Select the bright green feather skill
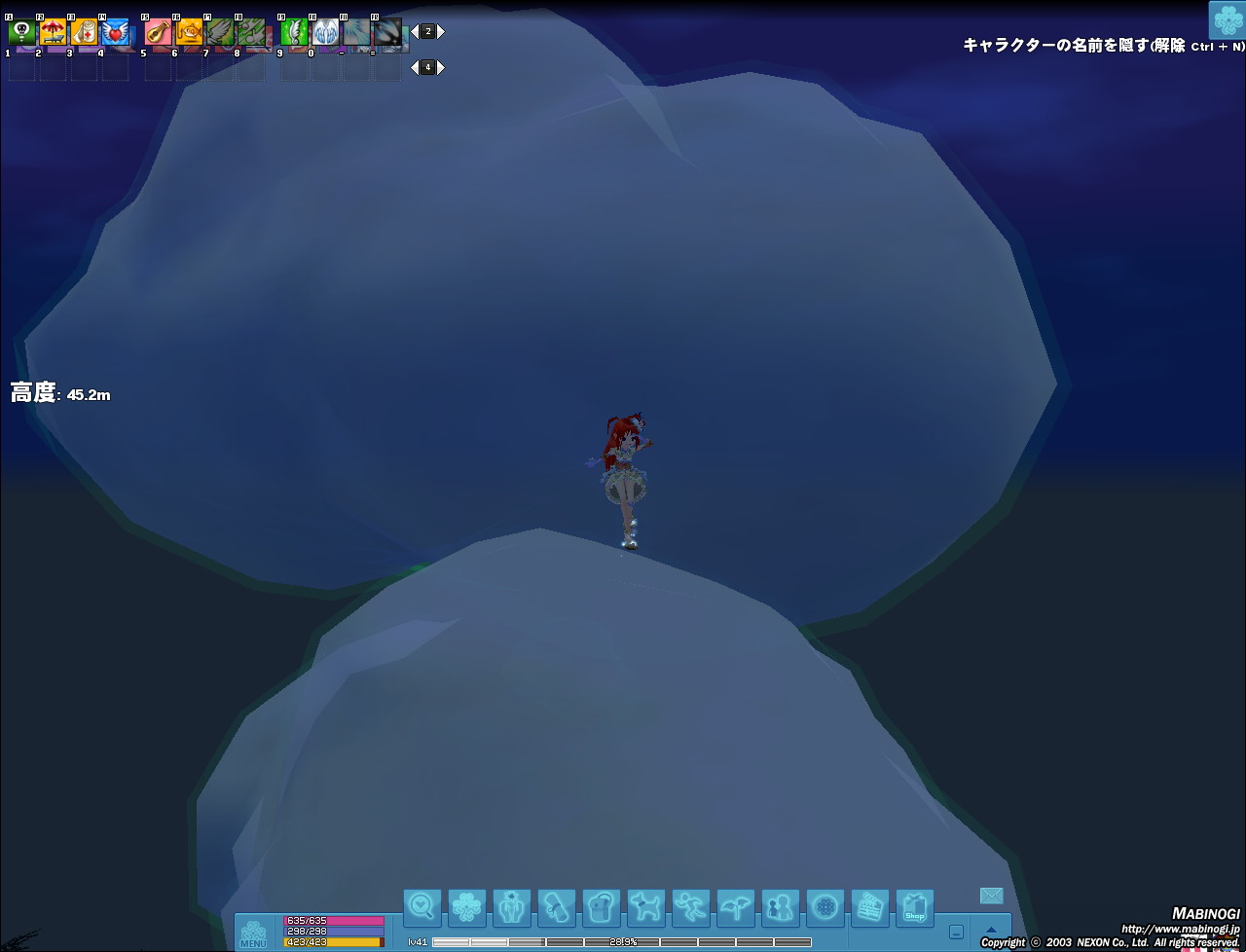 [294, 33]
